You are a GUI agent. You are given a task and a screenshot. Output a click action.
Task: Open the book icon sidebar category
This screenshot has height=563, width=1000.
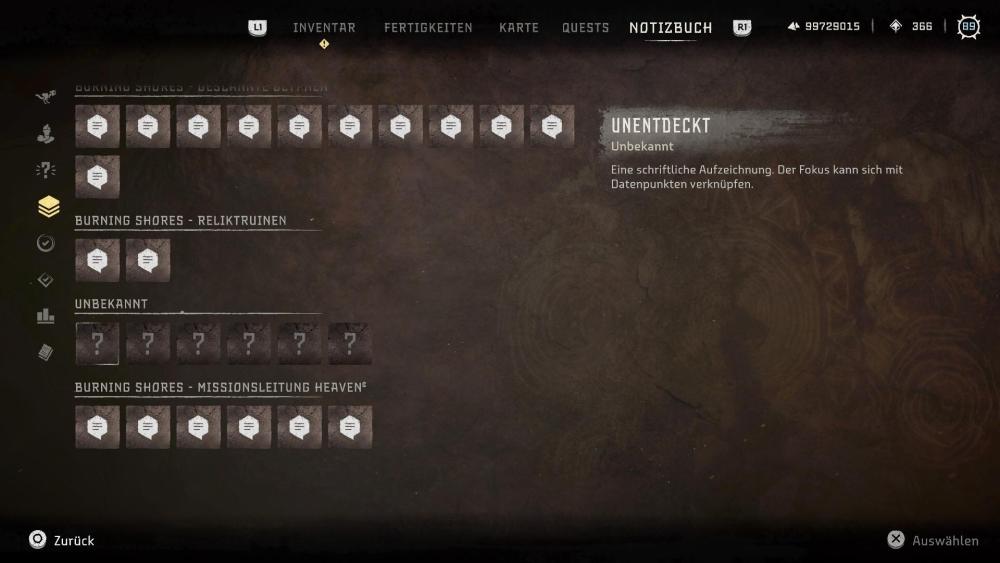pyautogui.click(x=46, y=352)
